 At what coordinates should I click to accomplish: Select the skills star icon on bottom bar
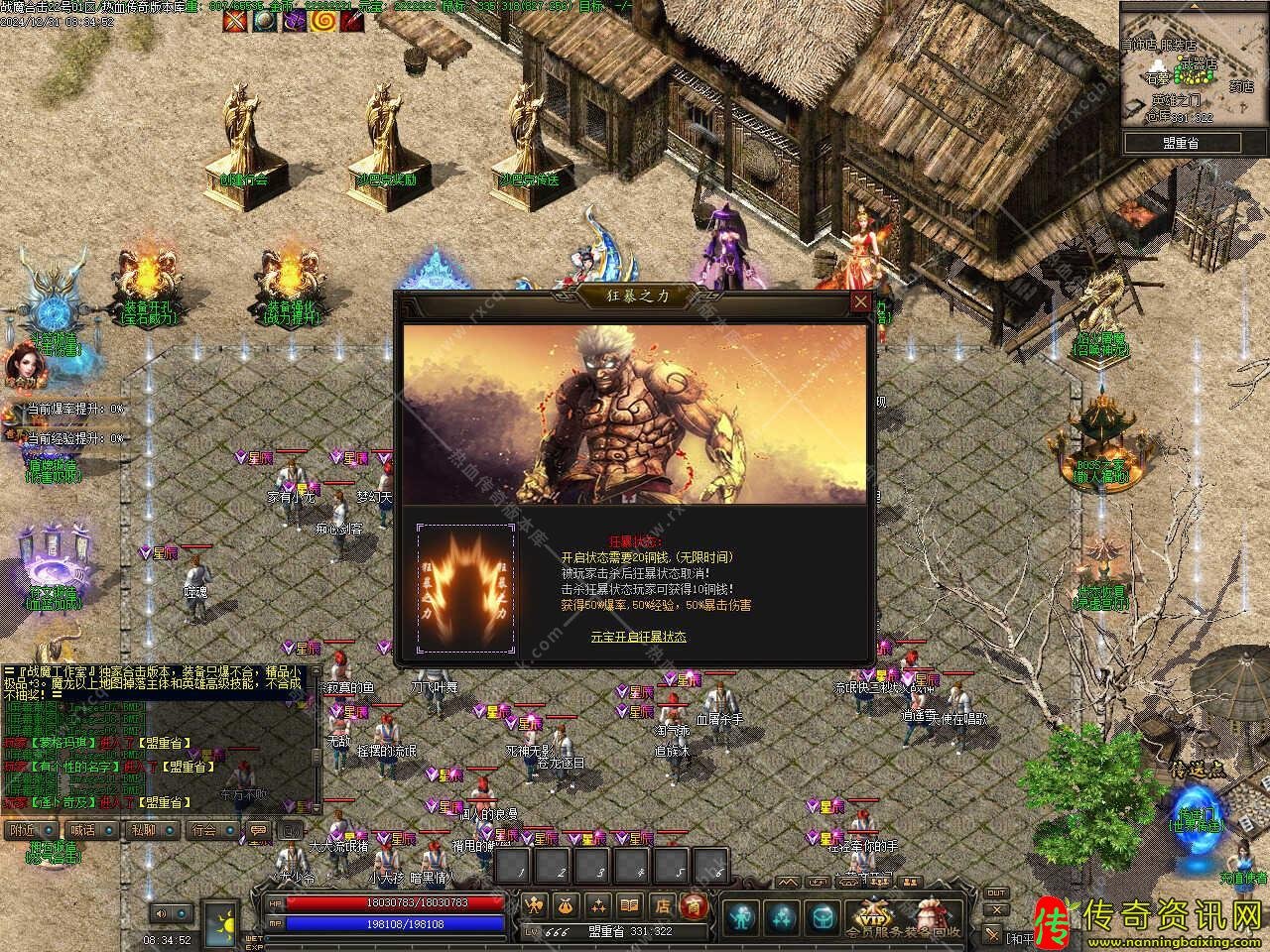pos(597,905)
